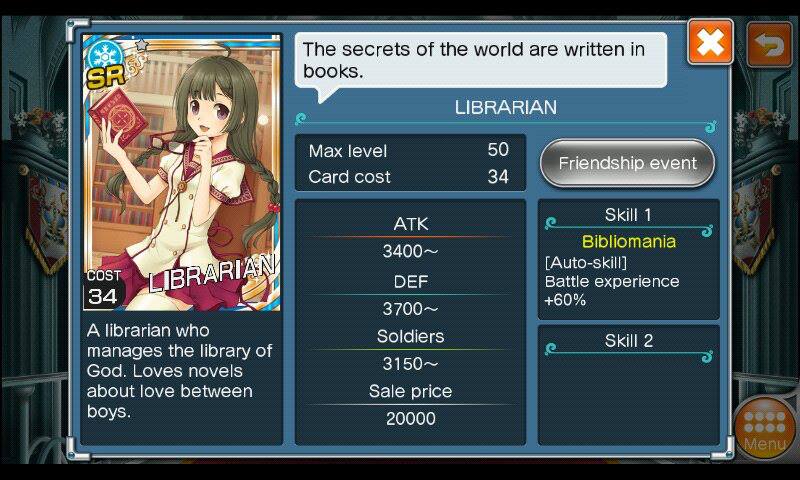Select the Bibliomania Skill 1 panel

pyautogui.click(x=628, y=258)
